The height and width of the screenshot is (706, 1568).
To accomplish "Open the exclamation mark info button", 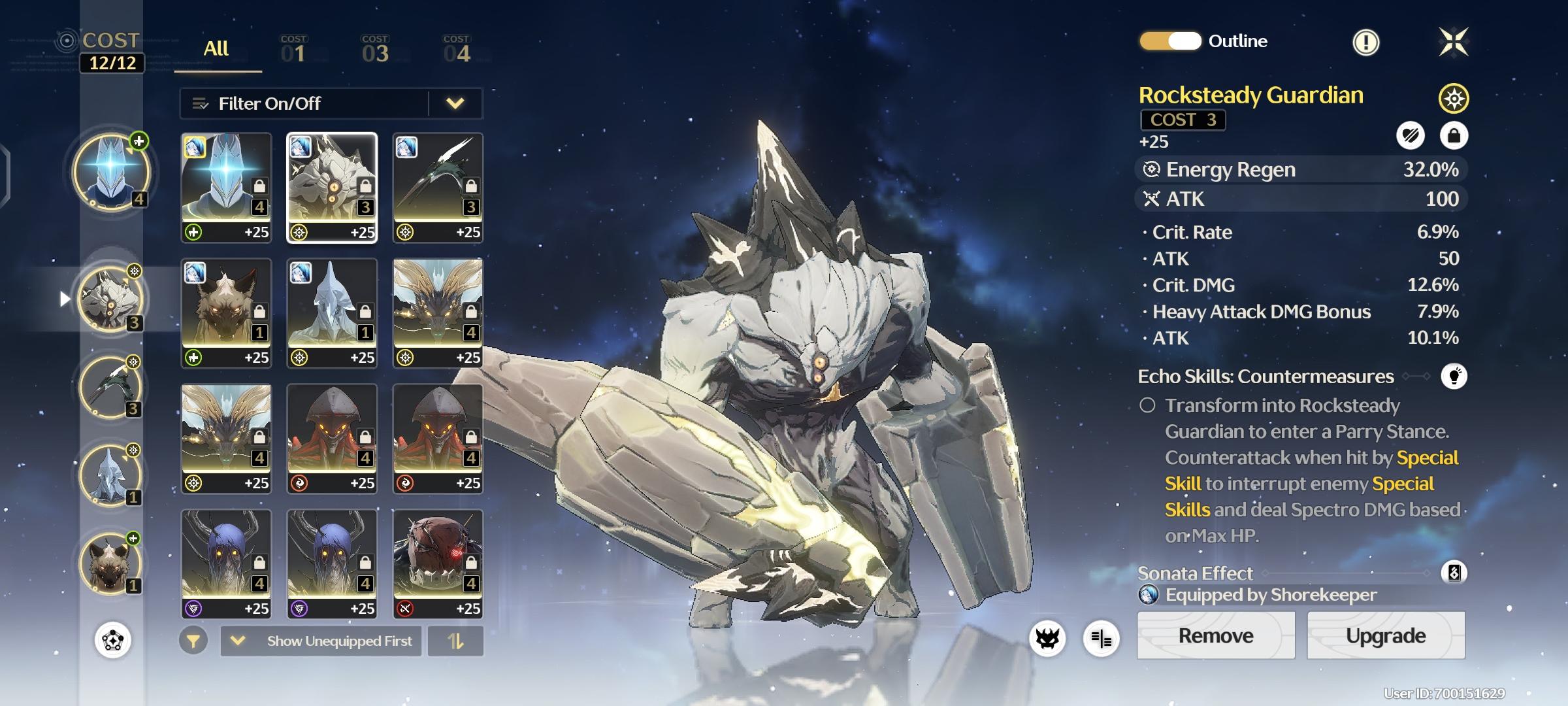I will [1365, 42].
